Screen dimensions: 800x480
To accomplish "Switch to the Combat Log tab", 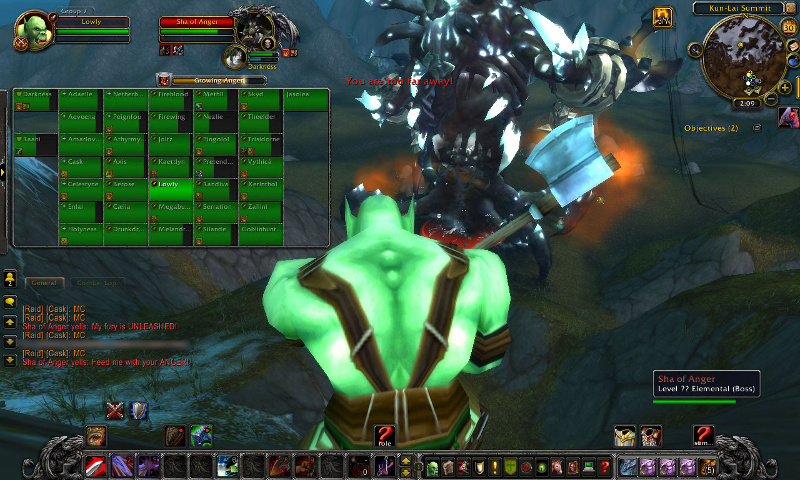I will [97, 284].
